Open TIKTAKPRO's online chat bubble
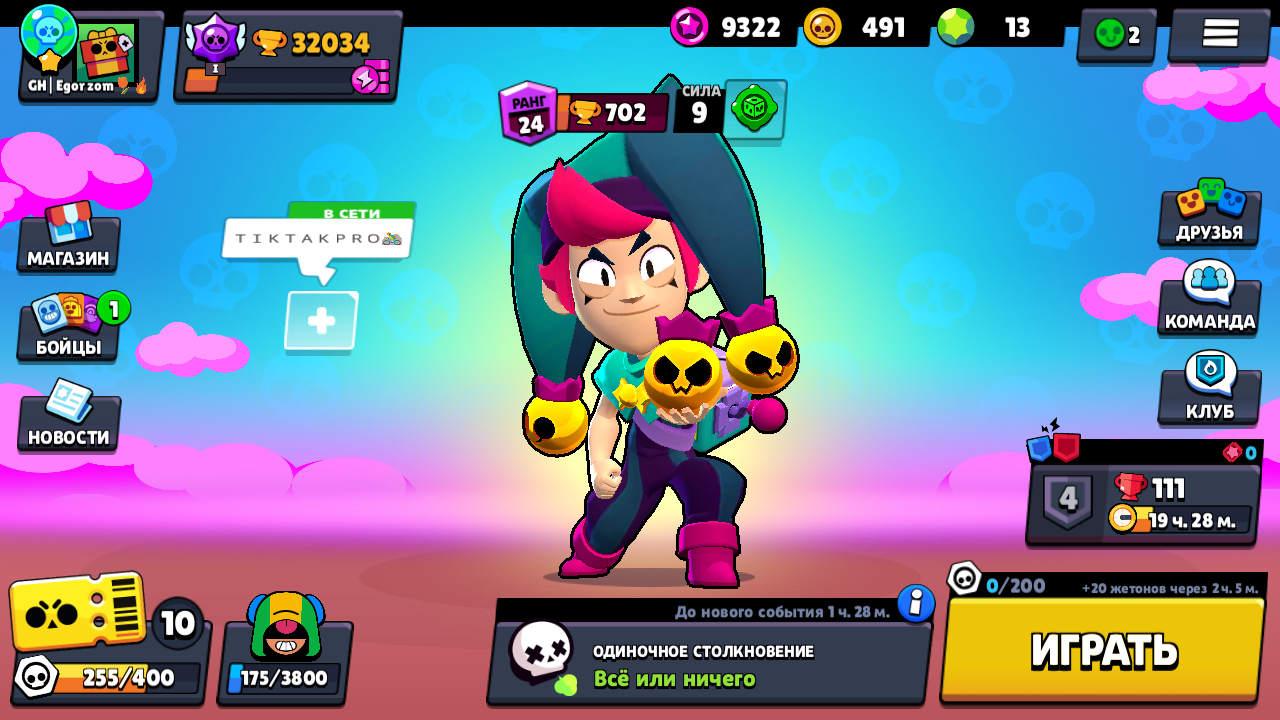 [317, 239]
